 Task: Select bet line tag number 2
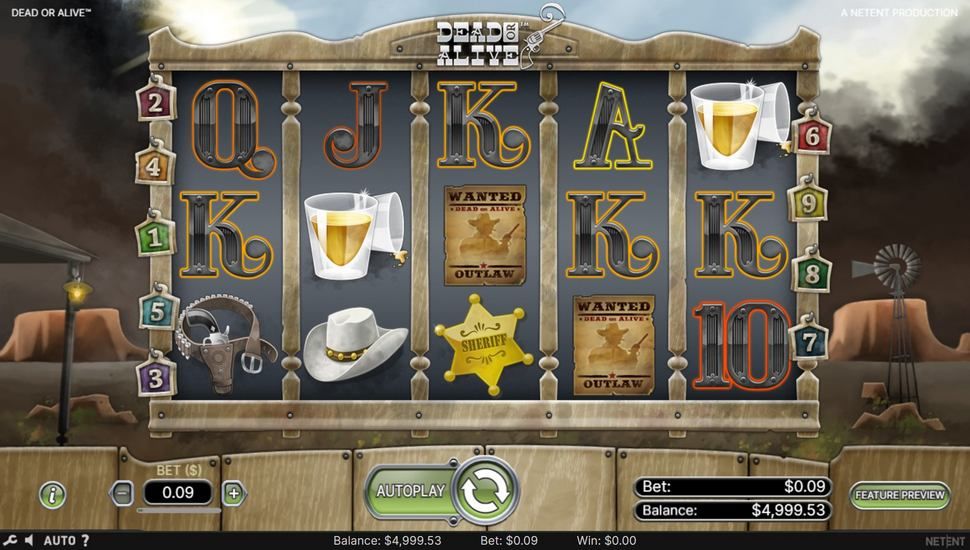click(155, 101)
